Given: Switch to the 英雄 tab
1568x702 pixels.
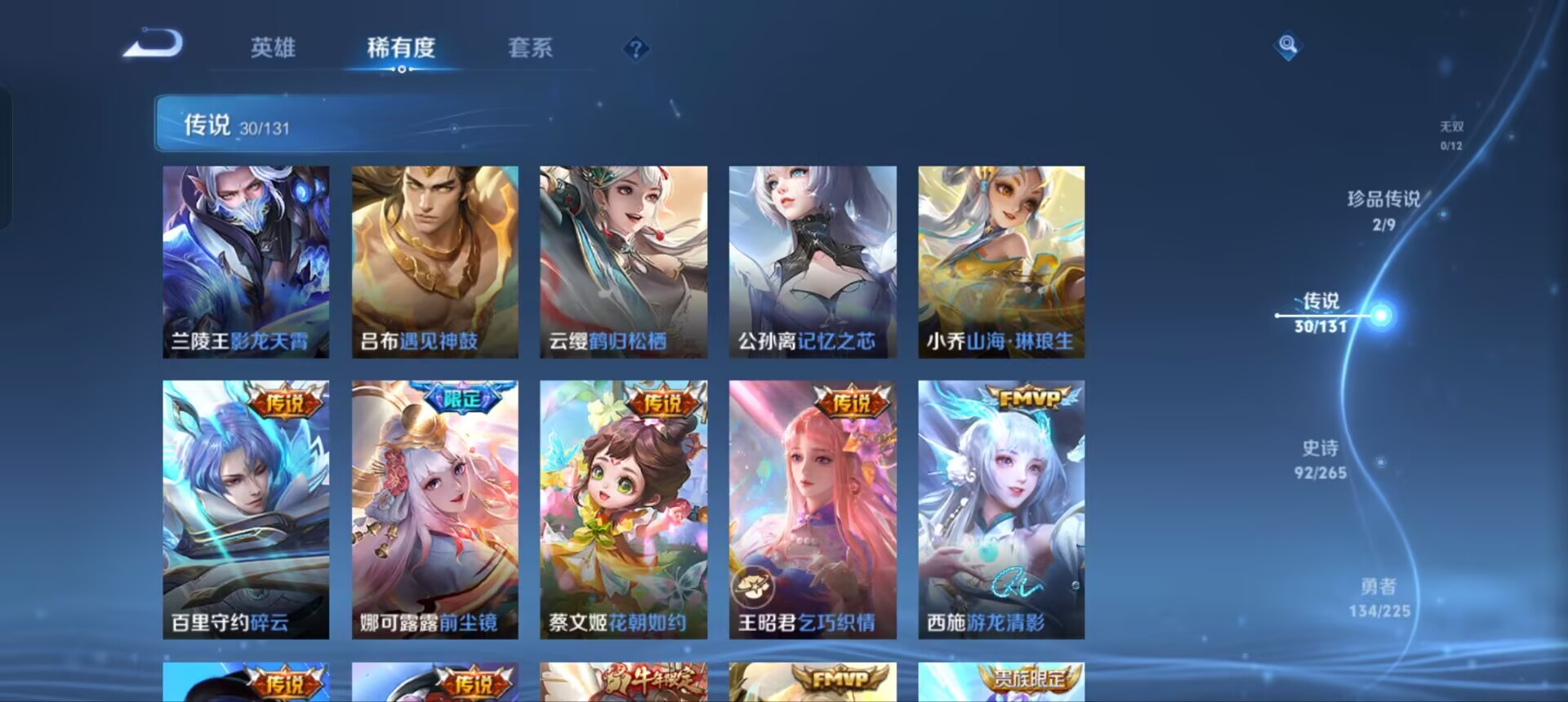Looking at the screenshot, I should (x=273, y=49).
